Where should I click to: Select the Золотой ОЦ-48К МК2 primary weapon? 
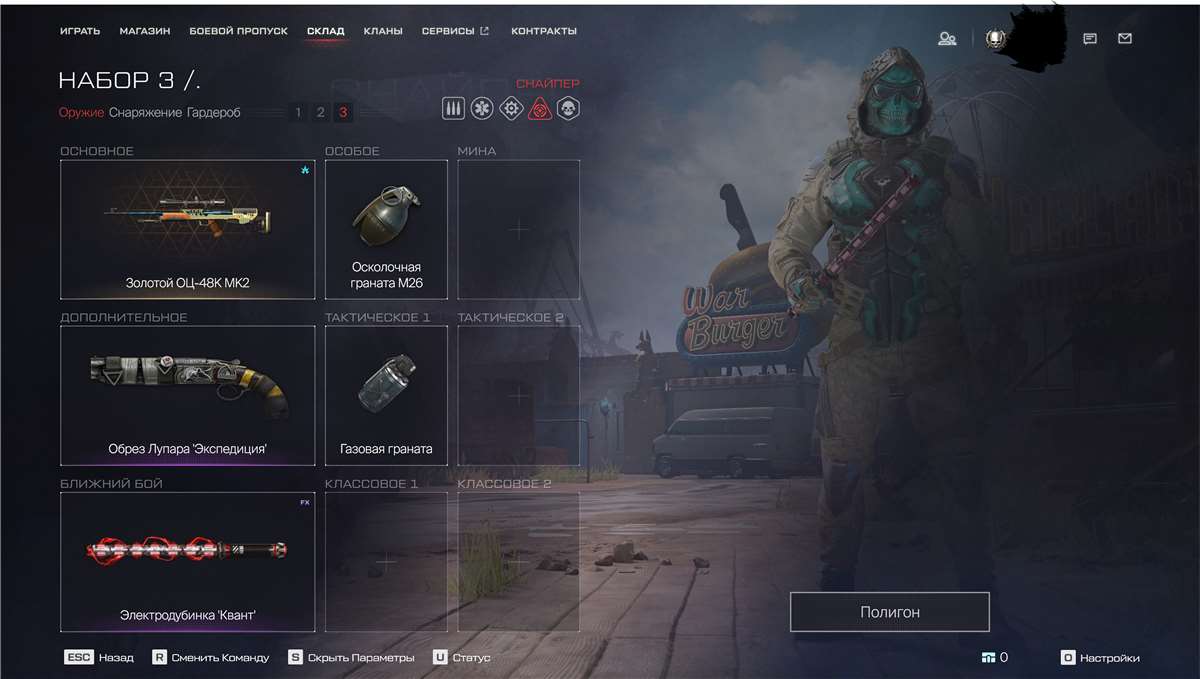point(187,229)
